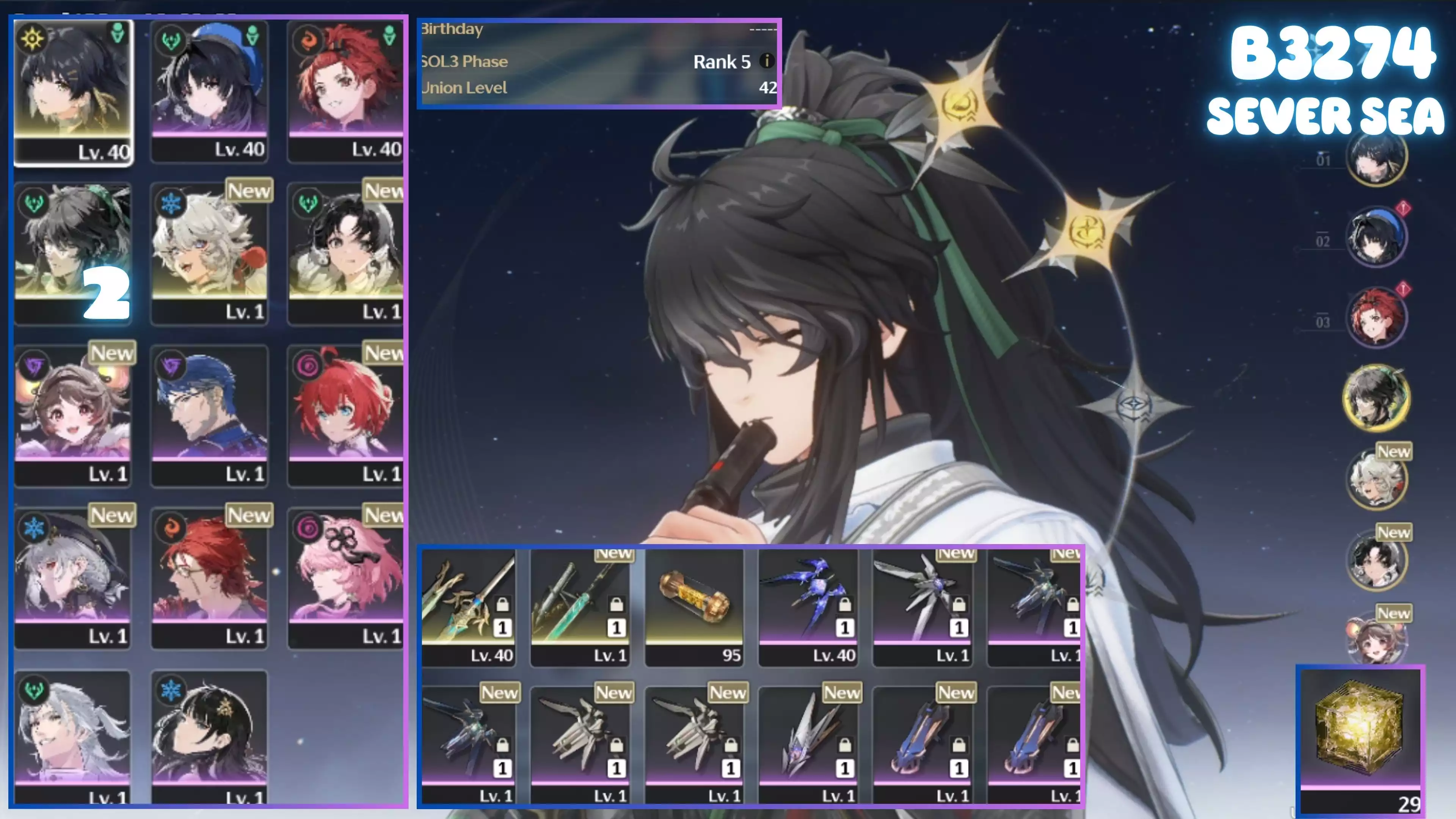
Task: Choose the round team portrait labeled 02
Action: tap(1376, 238)
